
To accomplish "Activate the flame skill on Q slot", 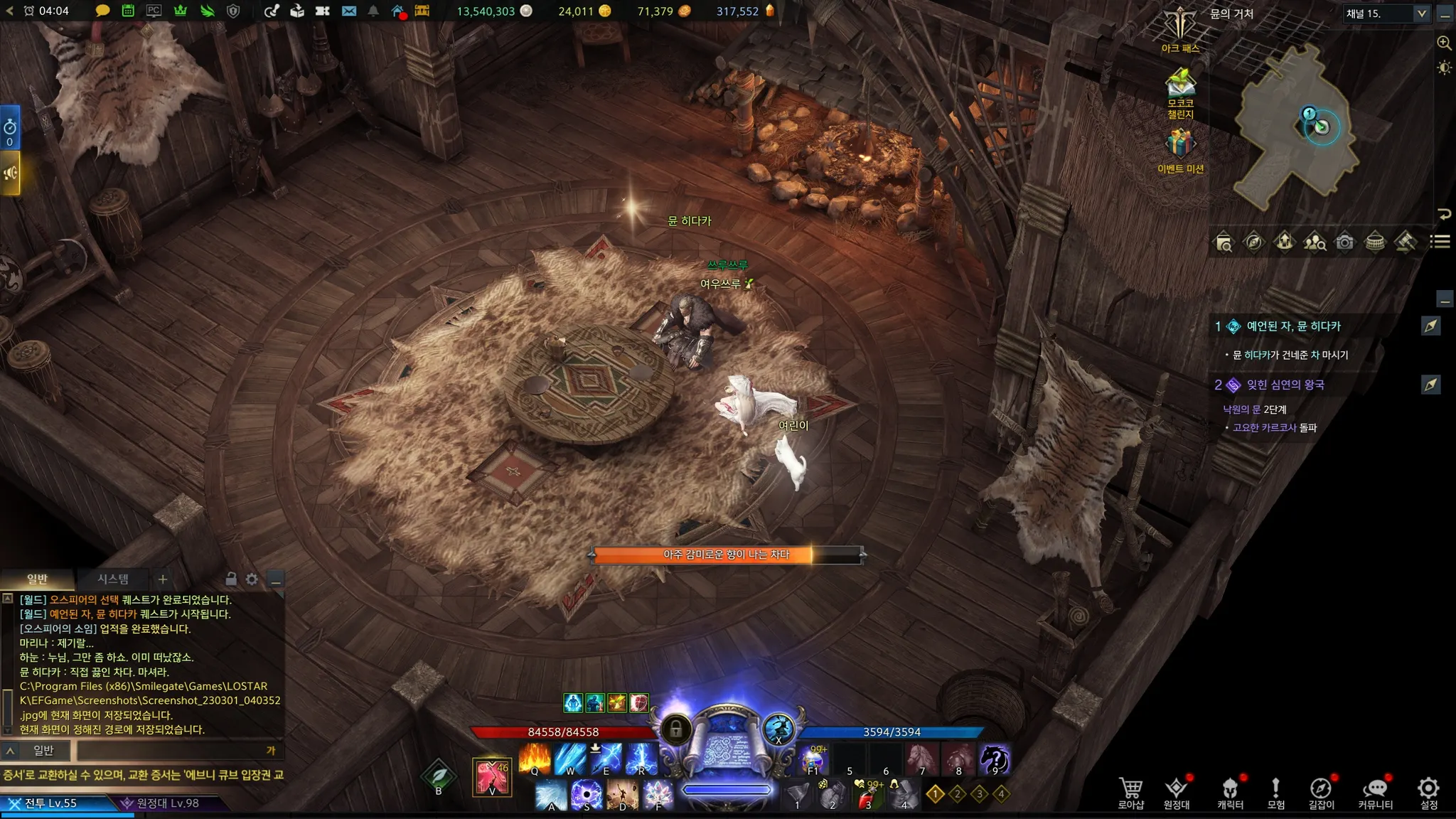I will point(535,758).
